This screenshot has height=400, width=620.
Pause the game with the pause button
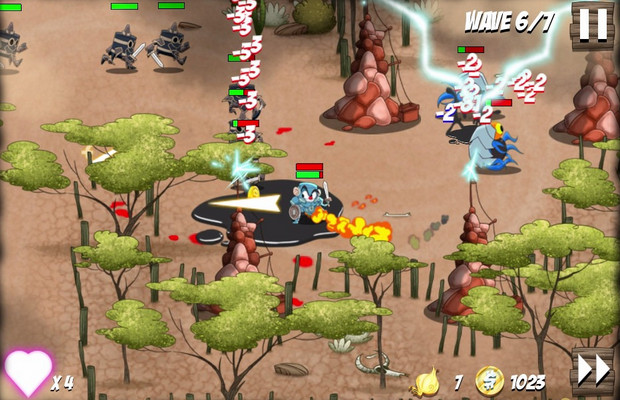click(593, 24)
